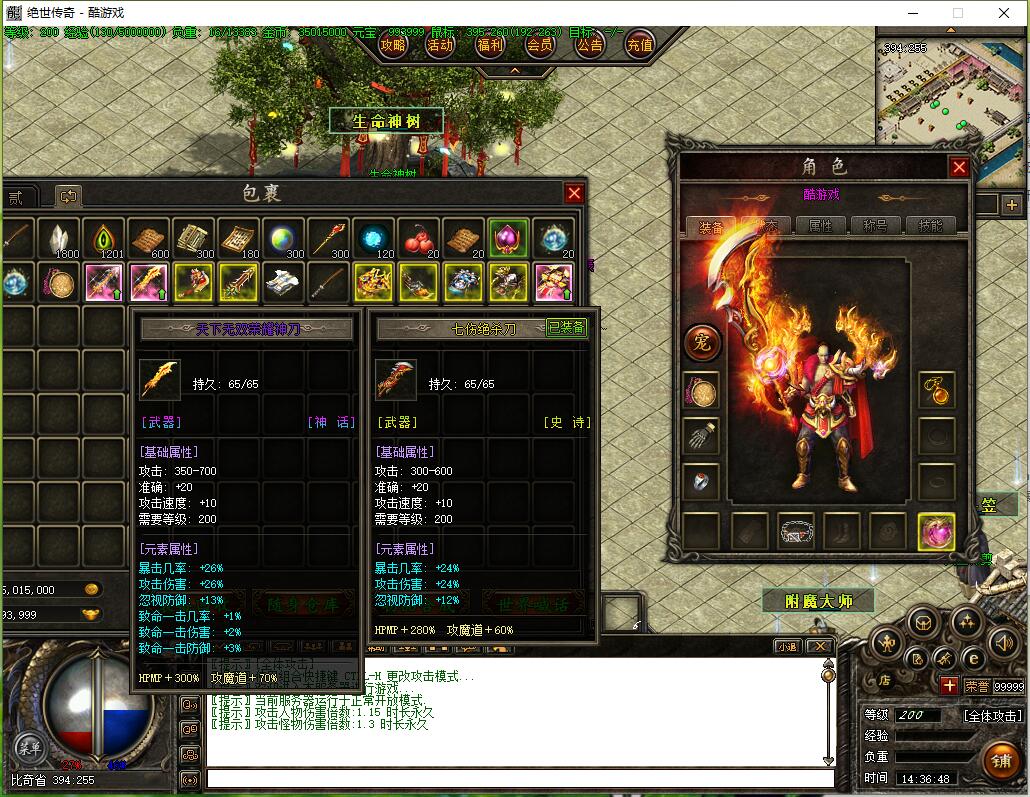Switch to the 属性 attributes tab
1030x797 pixels.
(819, 226)
